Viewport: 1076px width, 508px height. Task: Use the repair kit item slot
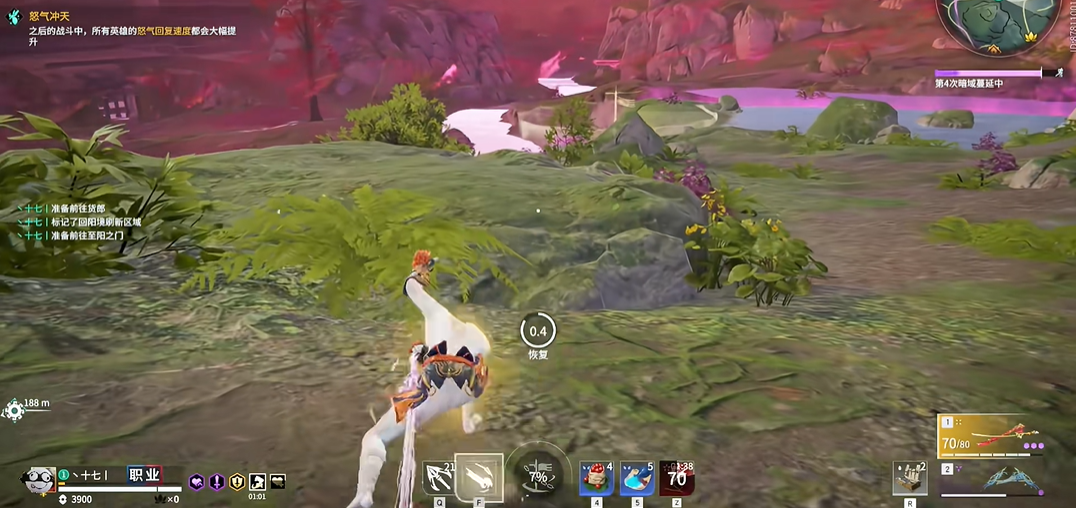pos(909,479)
